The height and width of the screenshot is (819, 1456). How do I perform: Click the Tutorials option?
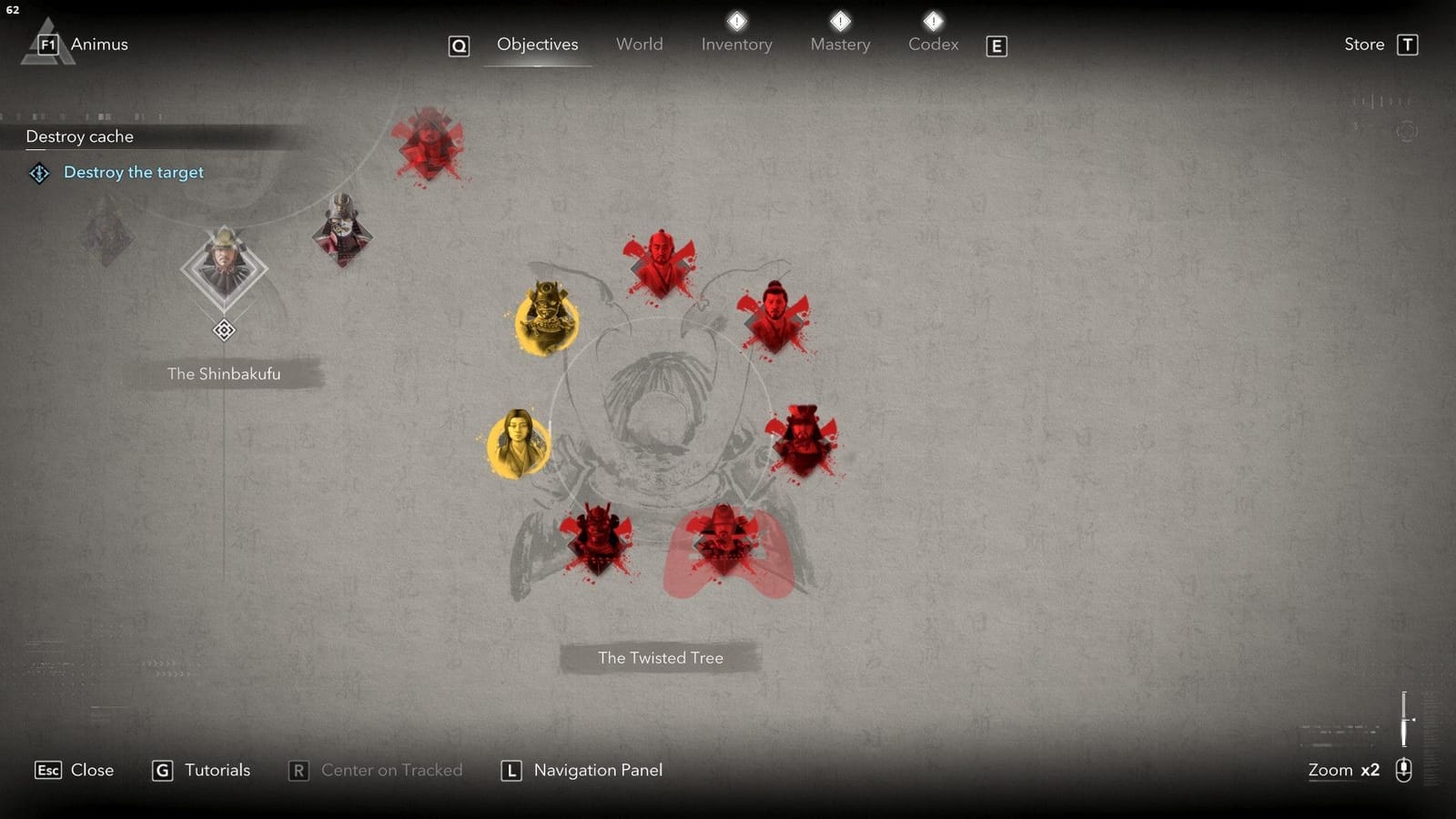(x=216, y=770)
